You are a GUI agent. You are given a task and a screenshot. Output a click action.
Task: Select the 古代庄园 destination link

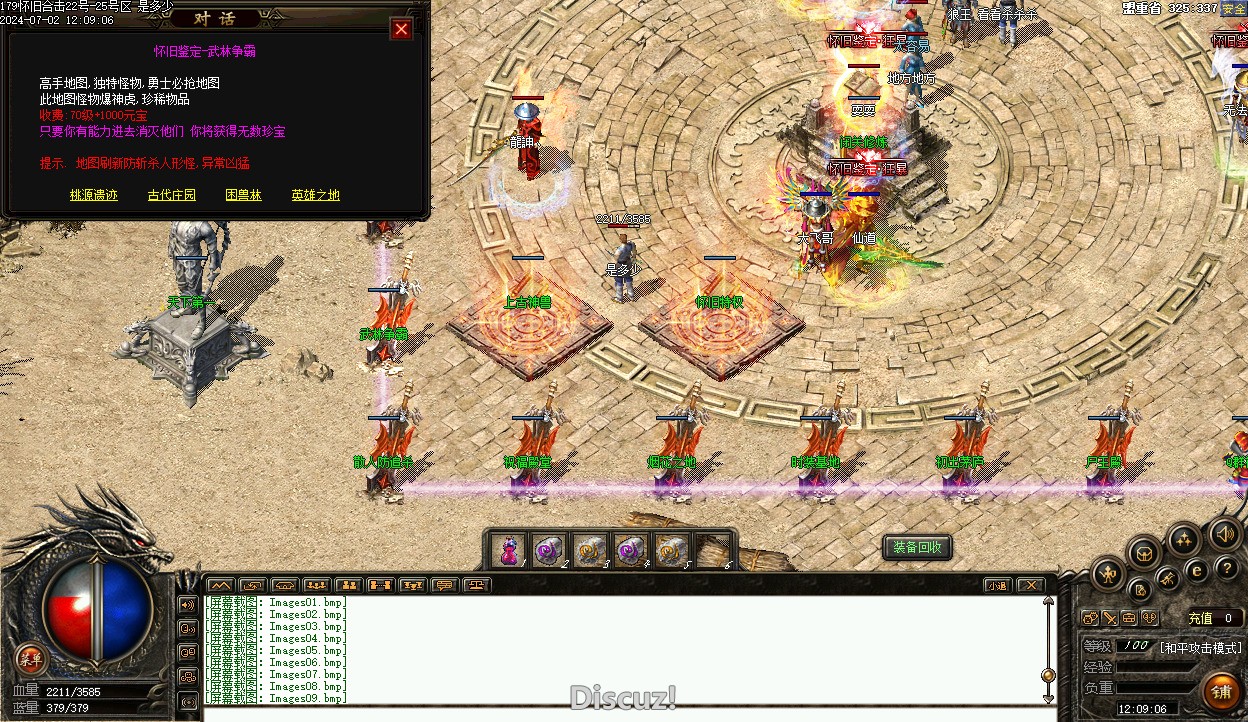(172, 195)
